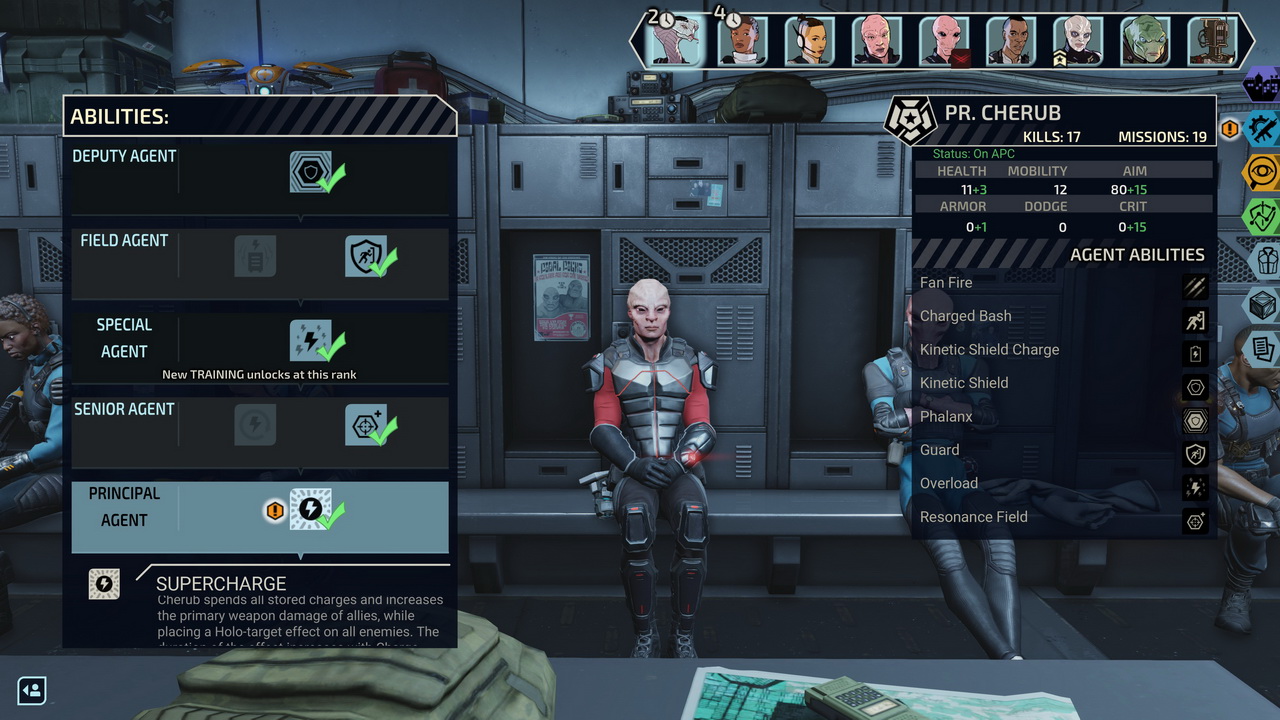
Task: Open the purple city skyline screen
Action: (1264, 84)
